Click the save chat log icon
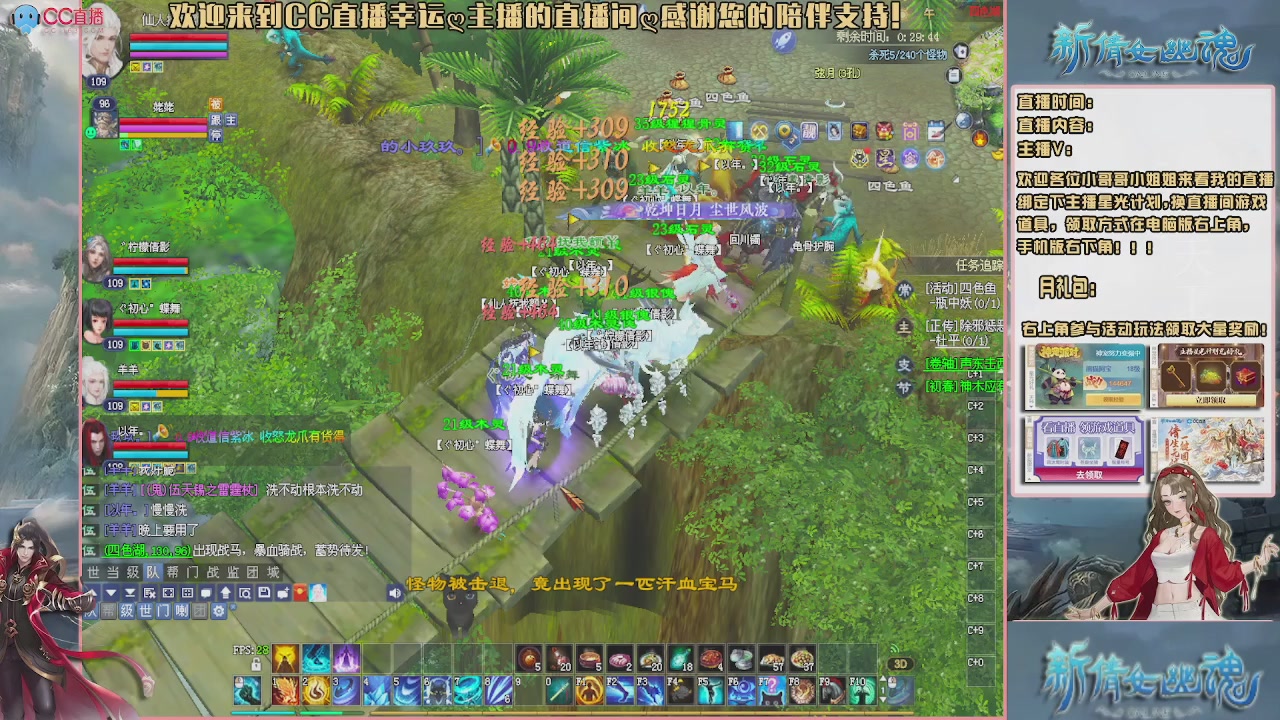Viewport: 1280px width, 720px height. 264,593
